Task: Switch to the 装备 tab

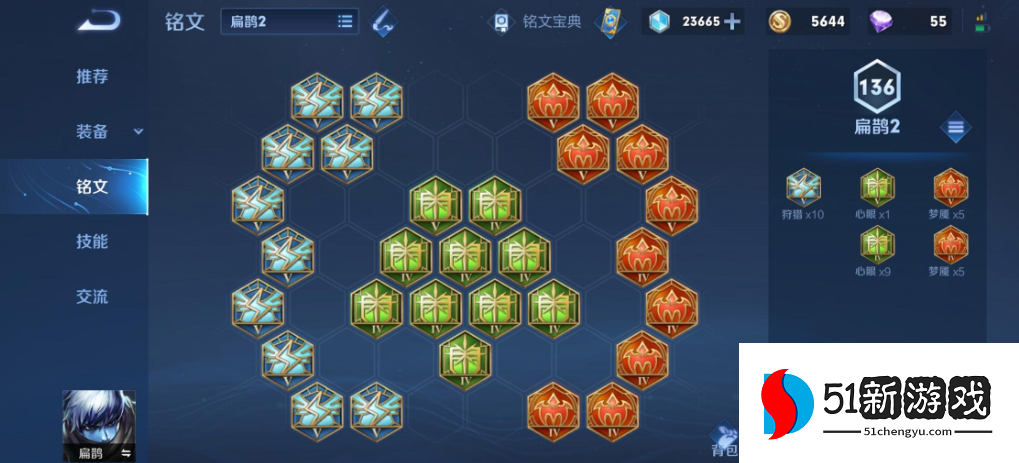Action: [92, 131]
